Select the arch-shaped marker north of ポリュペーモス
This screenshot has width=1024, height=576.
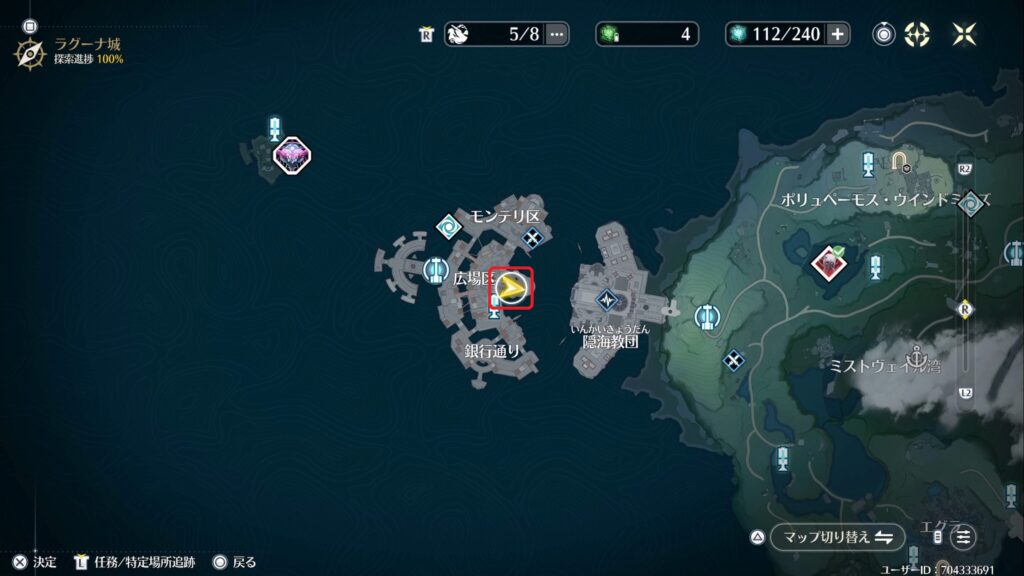[900, 161]
